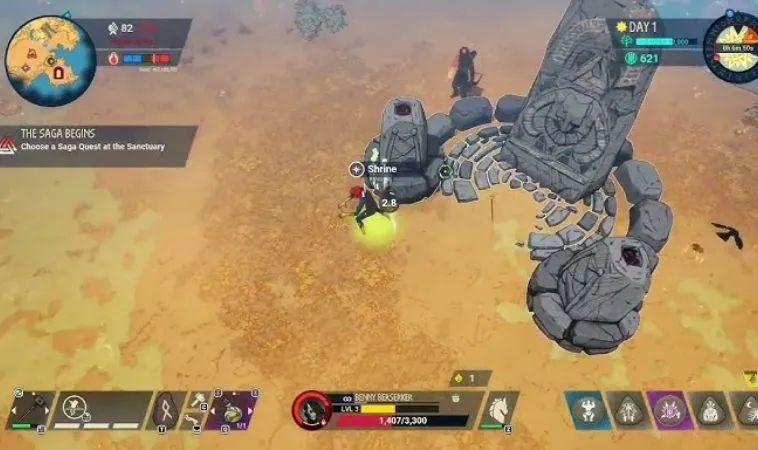Viewport: 758px width, 450px height.
Task: Activate the circular attack ability slot
Action: [x=76, y=407]
